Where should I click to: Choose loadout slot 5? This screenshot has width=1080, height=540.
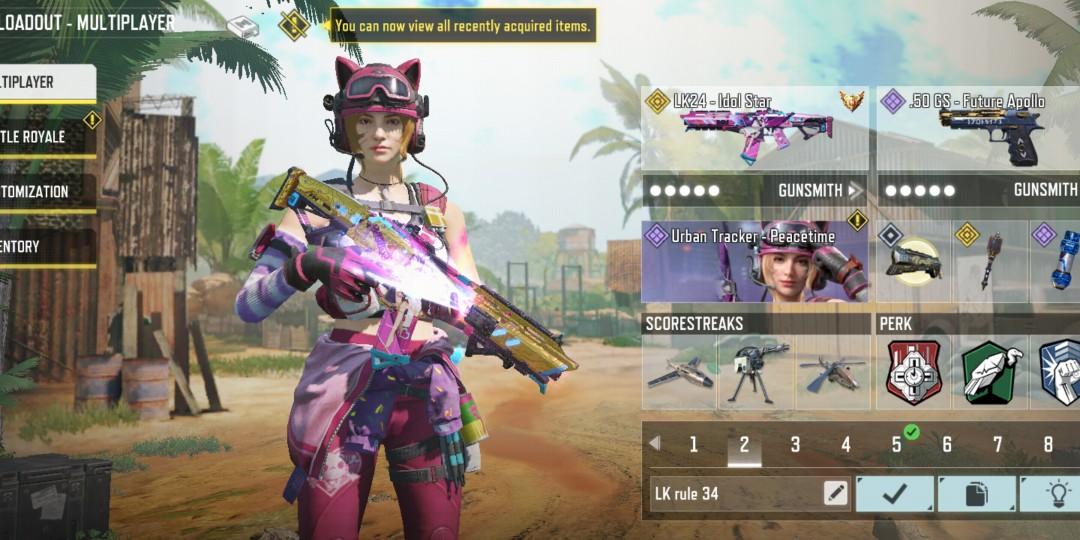[897, 445]
